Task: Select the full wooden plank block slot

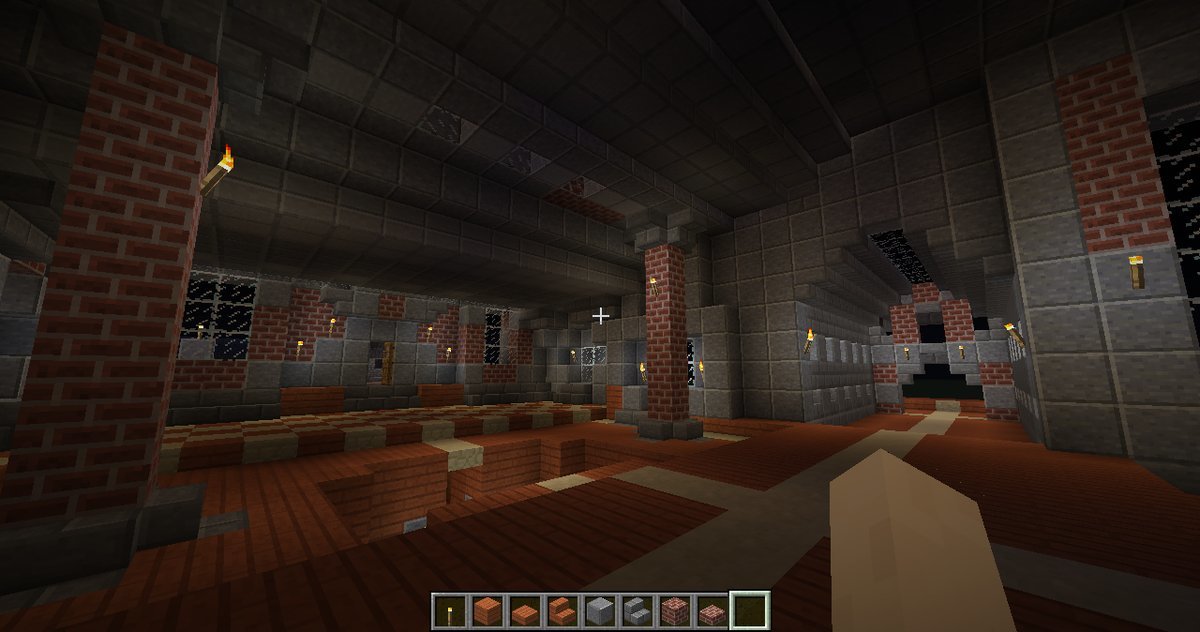Action: coord(486,610)
